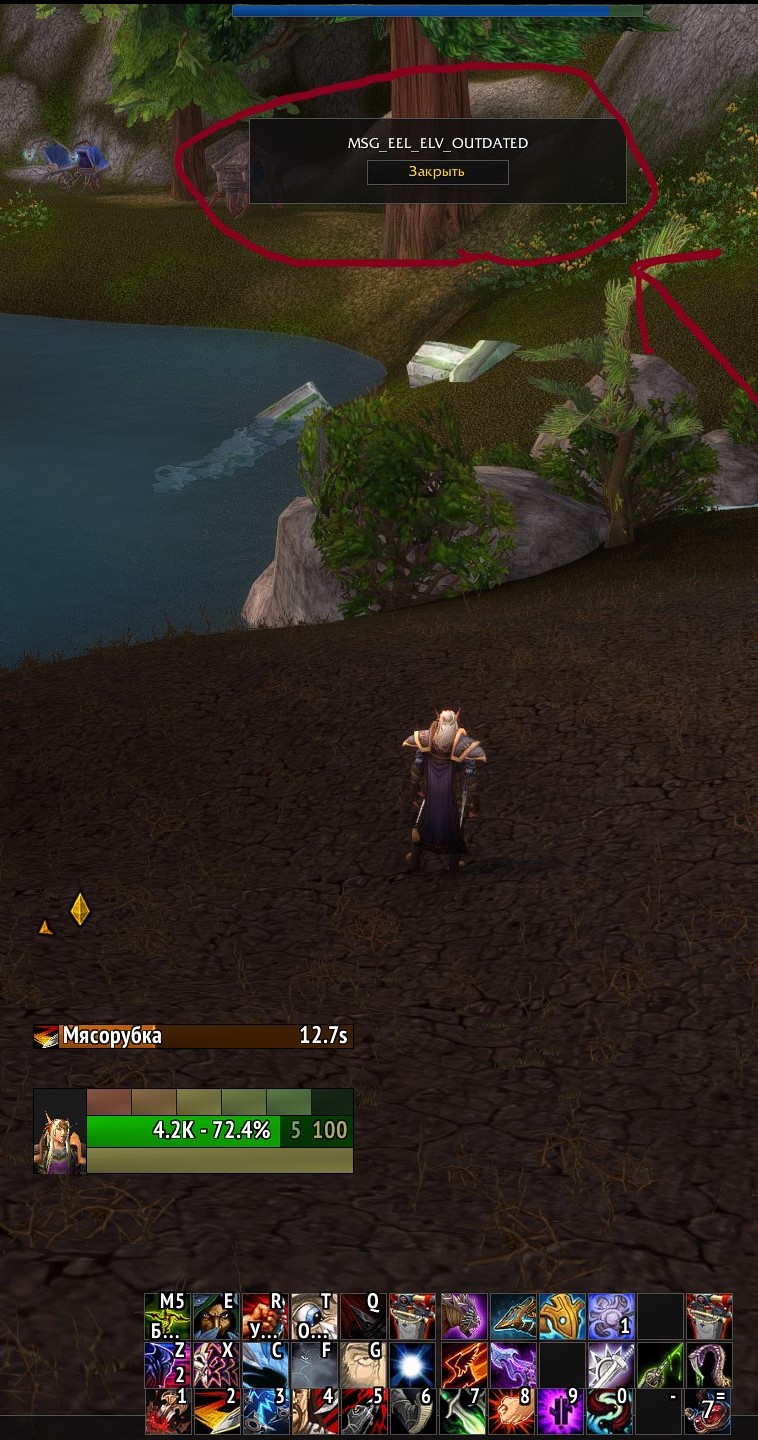Trigger the eyeball ability bound to T
This screenshot has height=1440, width=758.
314,1316
